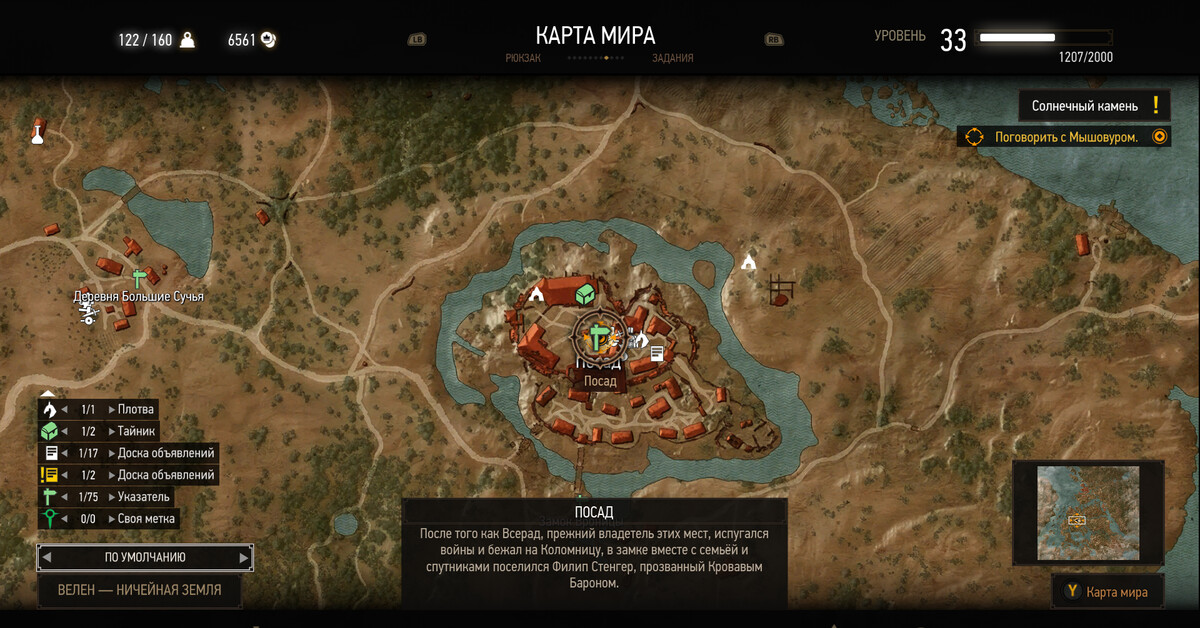Click the white notice board marker in Посад
1200x628 pixels.
point(657,353)
